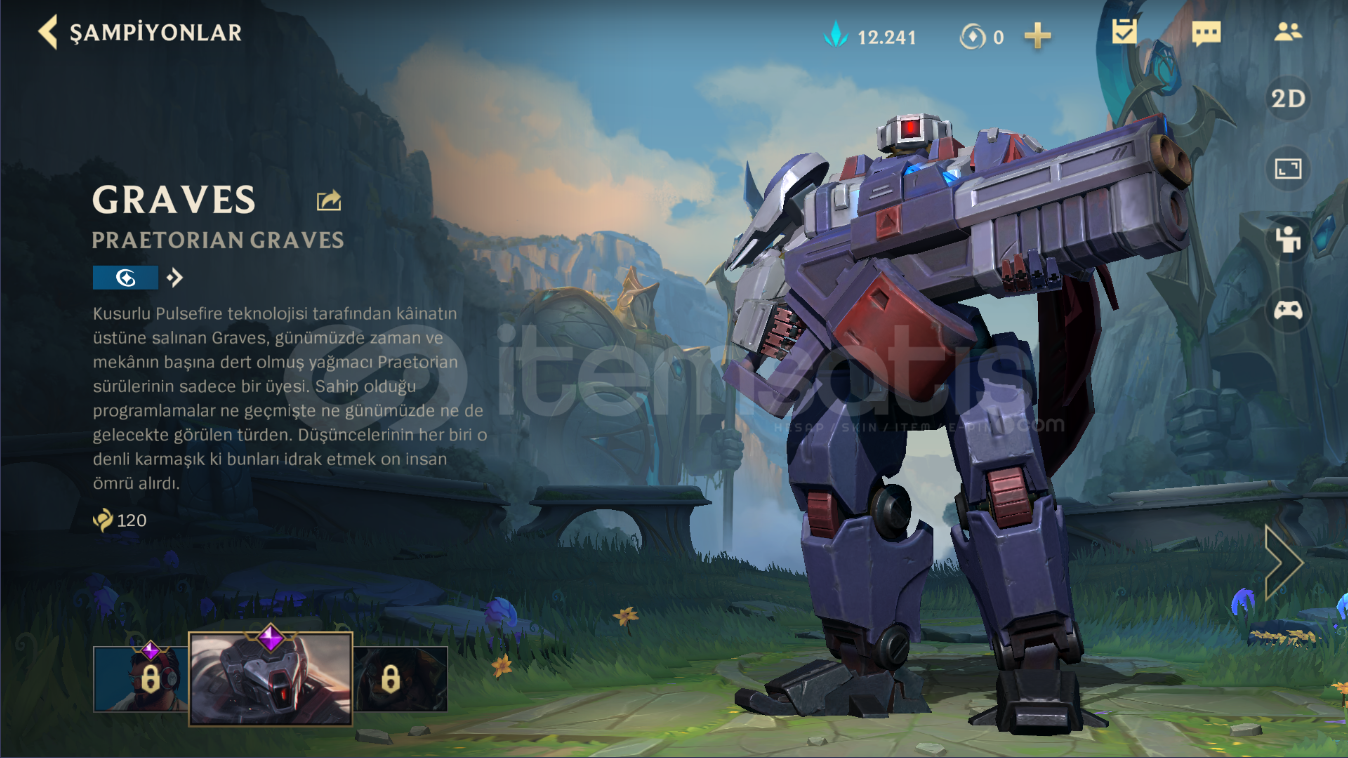Open the share champion icon next to GRAVES
The height and width of the screenshot is (758, 1348).
tap(328, 200)
